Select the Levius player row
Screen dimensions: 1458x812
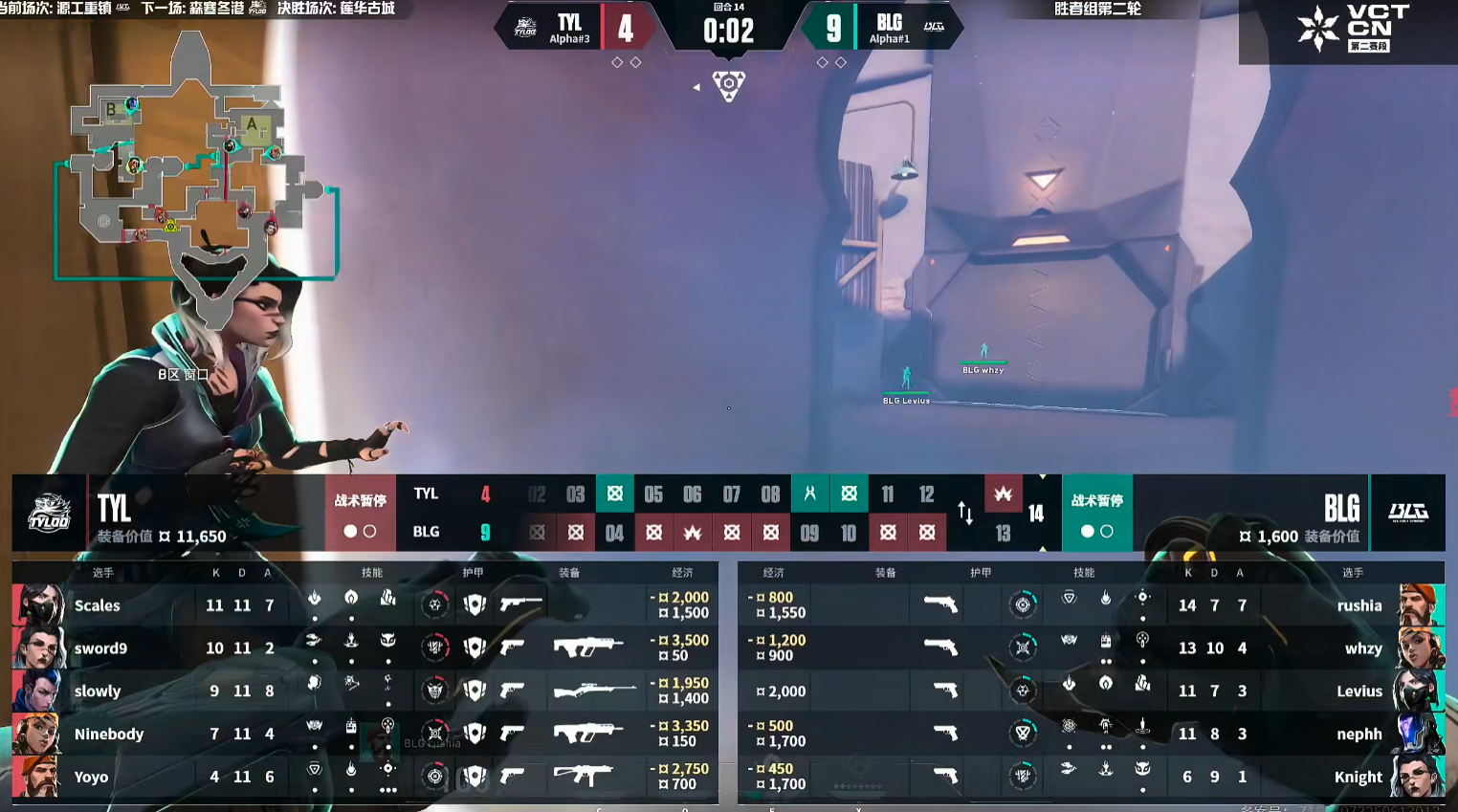(x=1091, y=691)
